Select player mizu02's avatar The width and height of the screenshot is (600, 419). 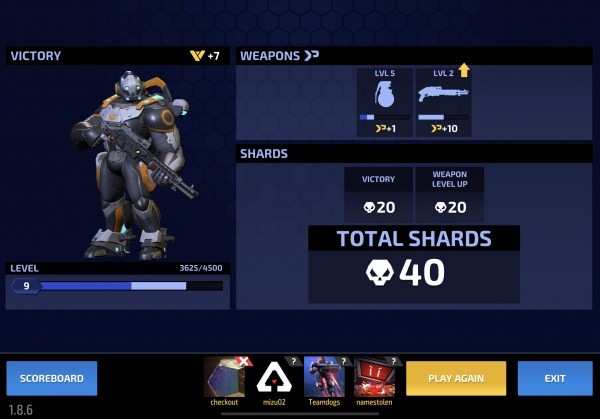click(x=274, y=377)
